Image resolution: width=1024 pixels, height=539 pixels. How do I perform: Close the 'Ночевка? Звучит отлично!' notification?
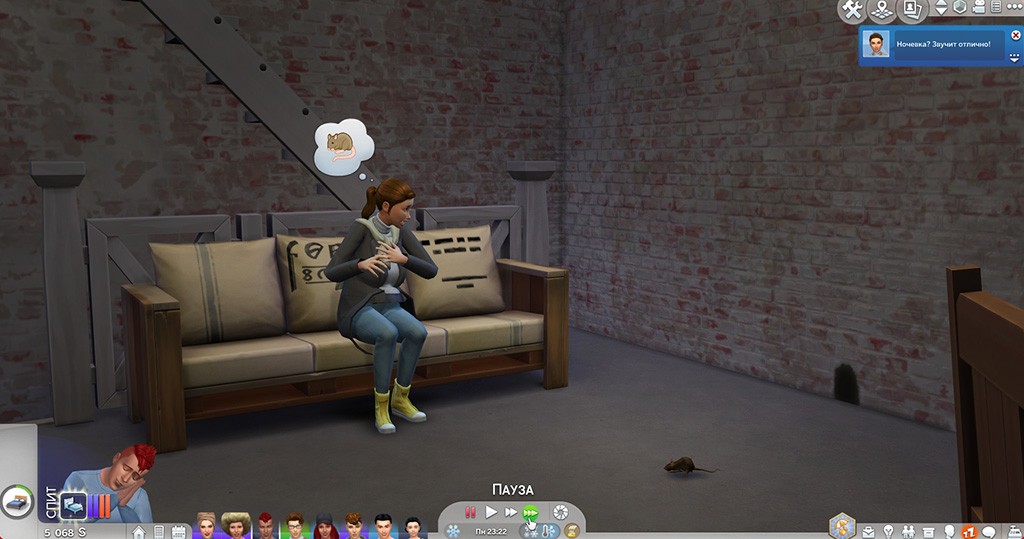(1016, 35)
